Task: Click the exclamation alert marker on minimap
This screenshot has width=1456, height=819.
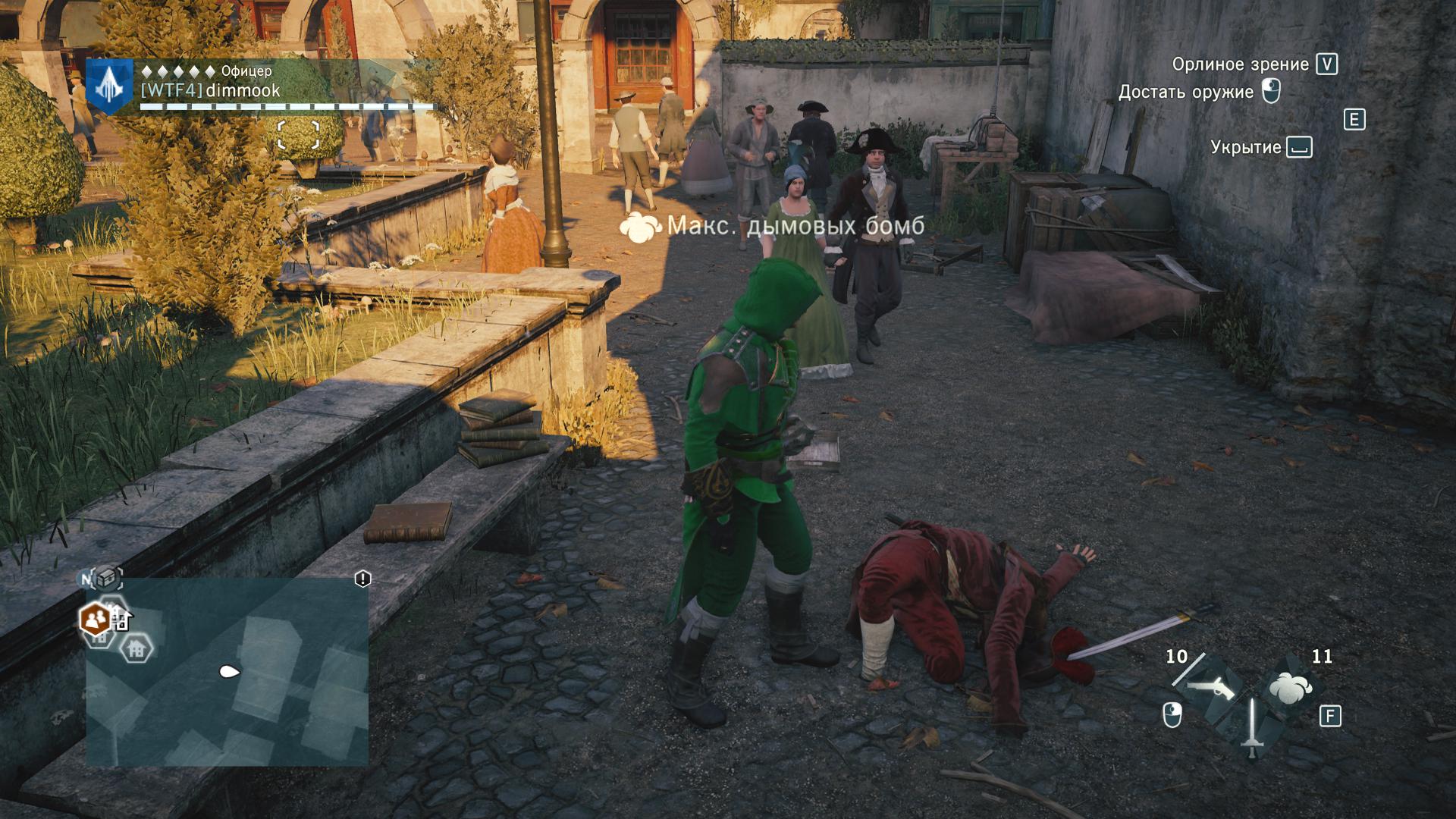Action: (362, 579)
